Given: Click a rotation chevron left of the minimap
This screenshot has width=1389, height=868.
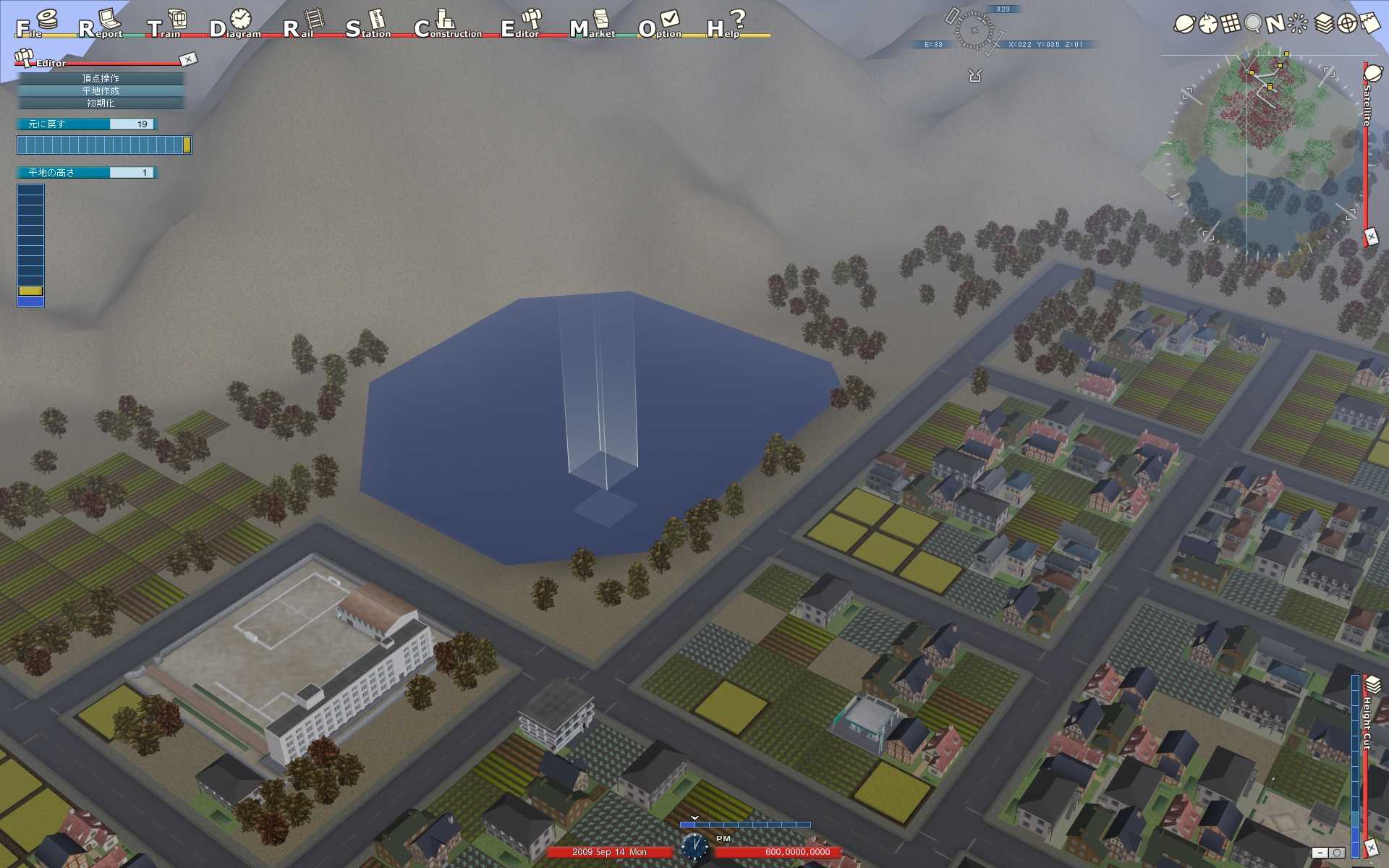Looking at the screenshot, I should [1186, 93].
